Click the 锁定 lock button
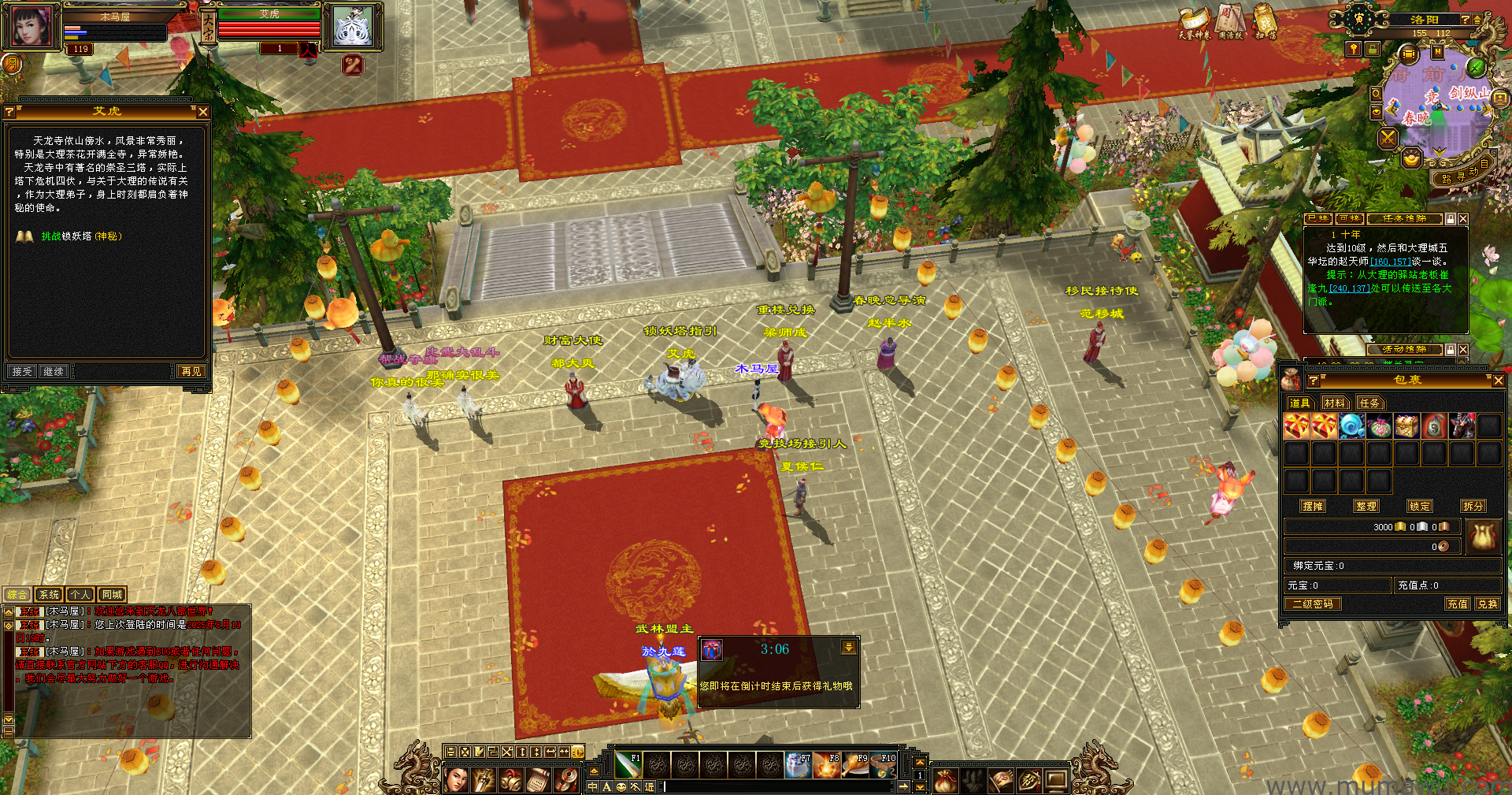Viewport: 1512px width, 795px height. 1420,507
